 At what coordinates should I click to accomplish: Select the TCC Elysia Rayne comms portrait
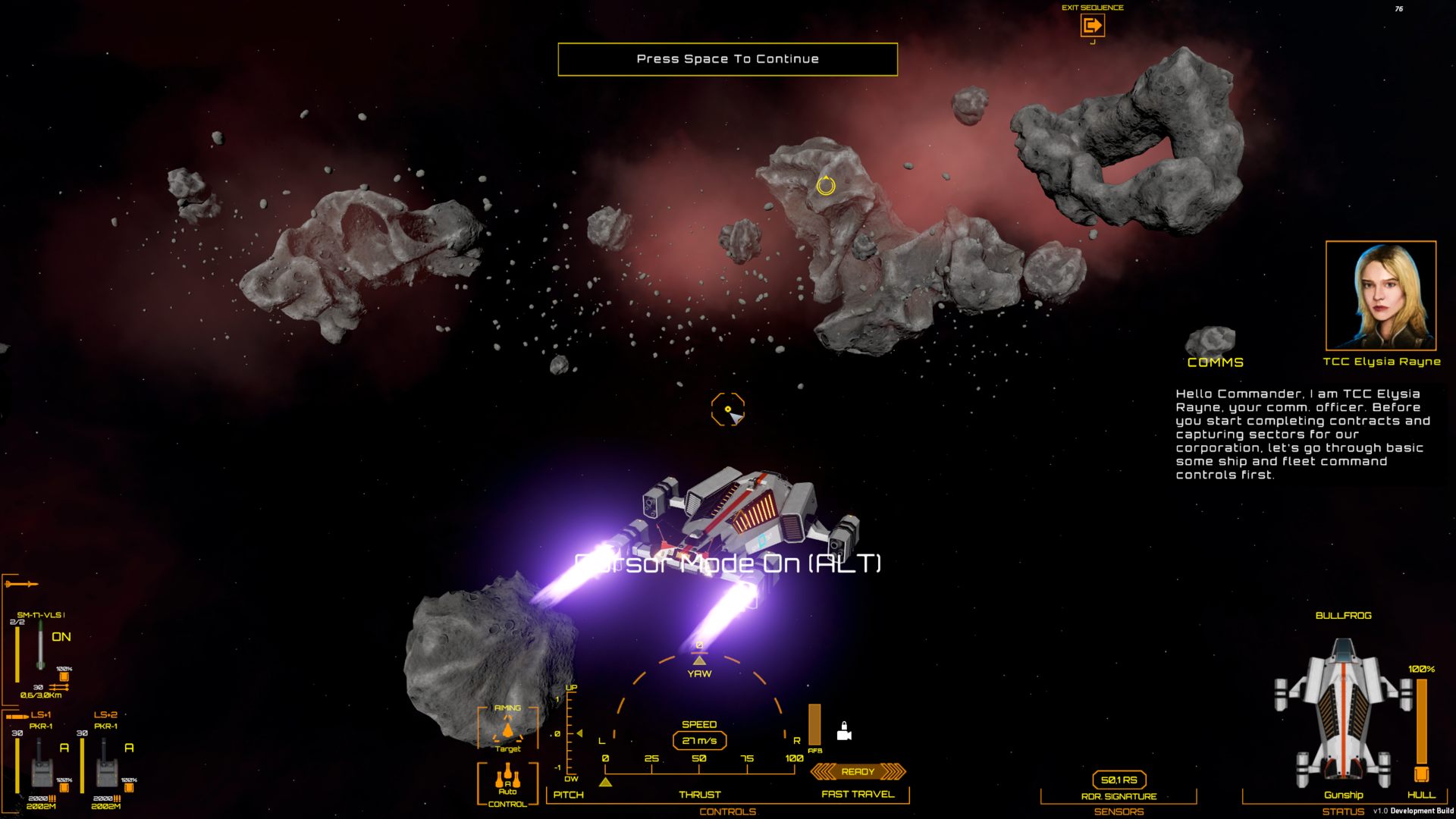click(1380, 296)
